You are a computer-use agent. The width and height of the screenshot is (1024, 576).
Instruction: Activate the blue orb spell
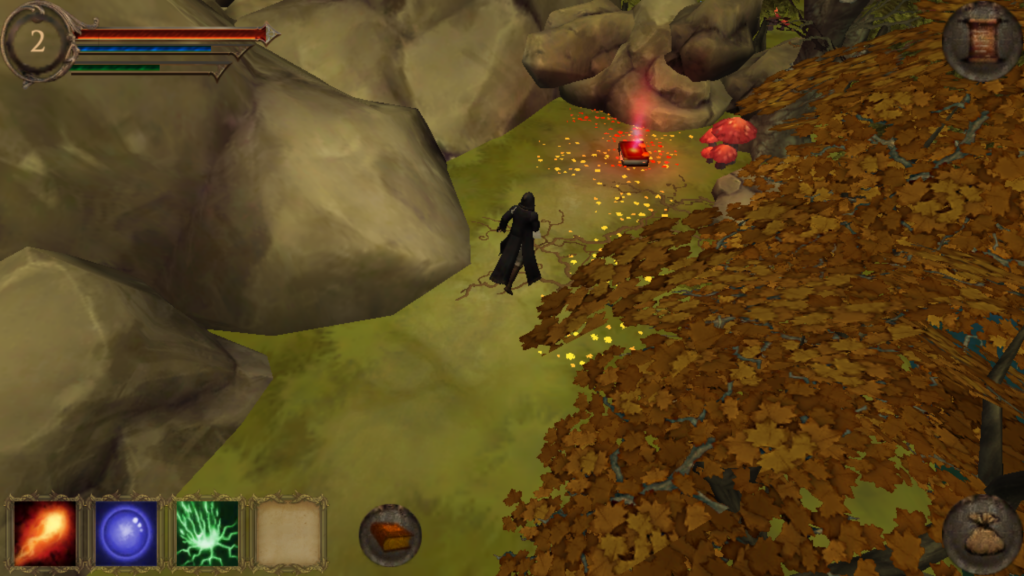[126, 533]
